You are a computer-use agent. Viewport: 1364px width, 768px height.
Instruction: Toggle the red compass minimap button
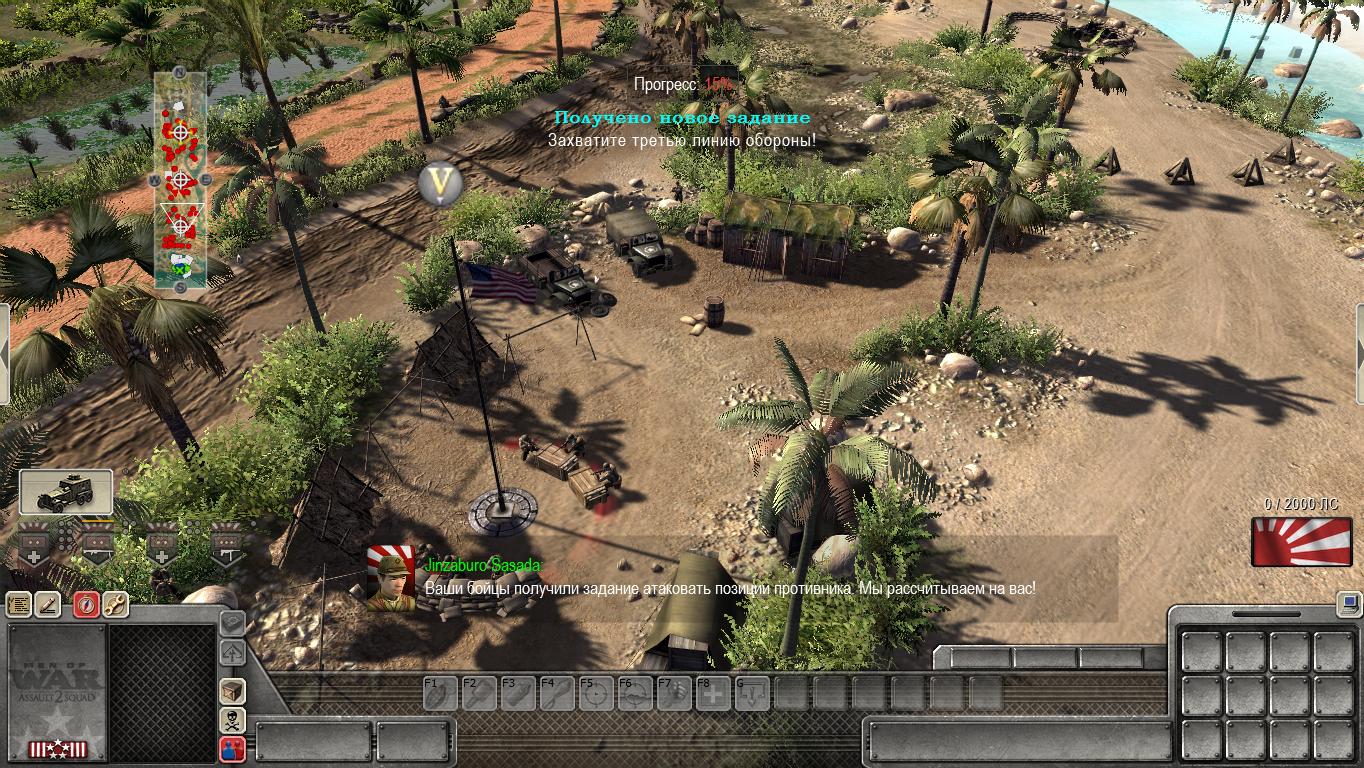pyautogui.click(x=87, y=604)
